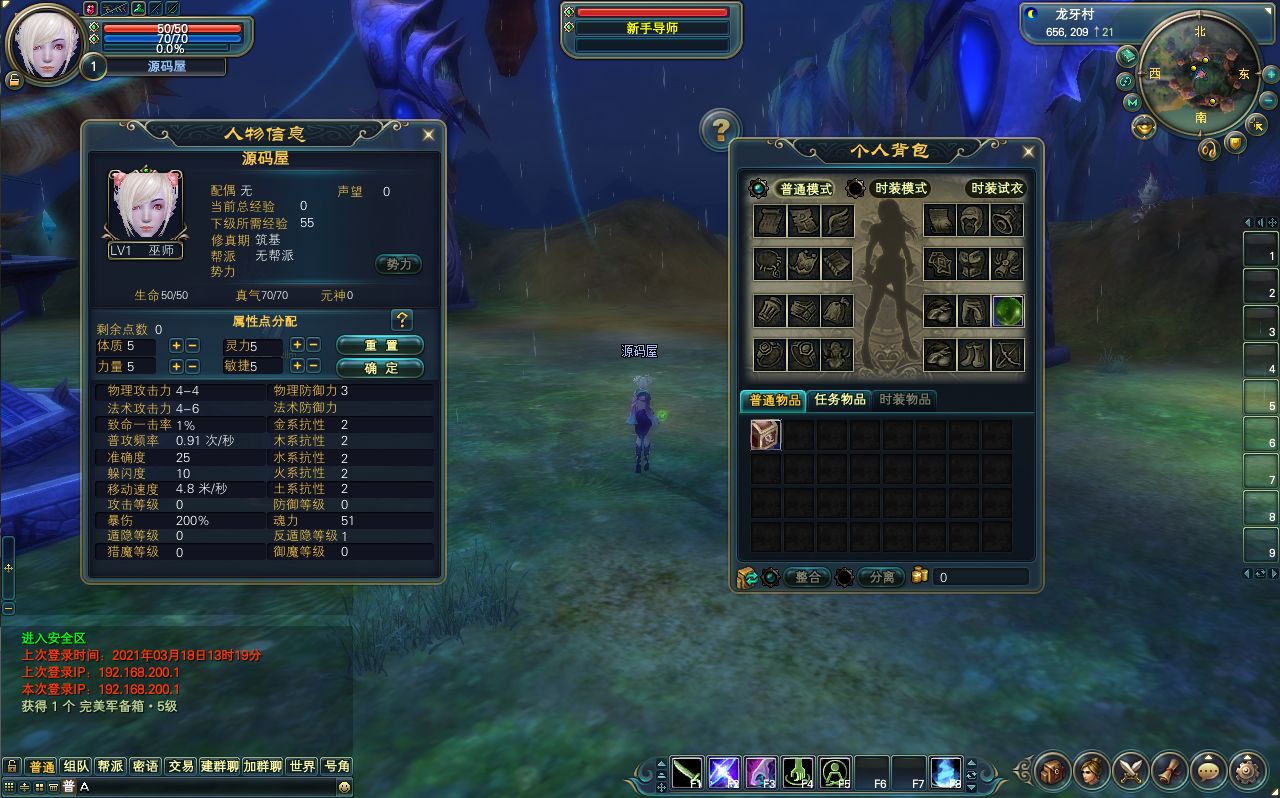Select the green orb equipment slot
The width and height of the screenshot is (1280, 798).
point(1007,311)
